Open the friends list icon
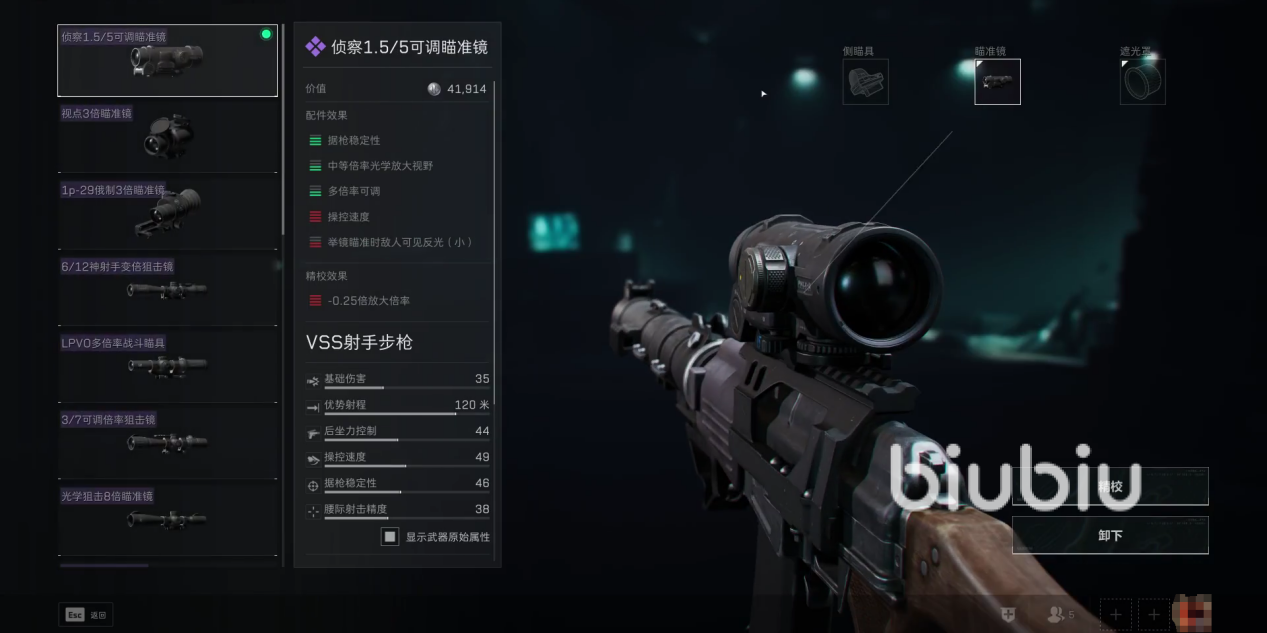This screenshot has width=1267, height=633. 1058,614
